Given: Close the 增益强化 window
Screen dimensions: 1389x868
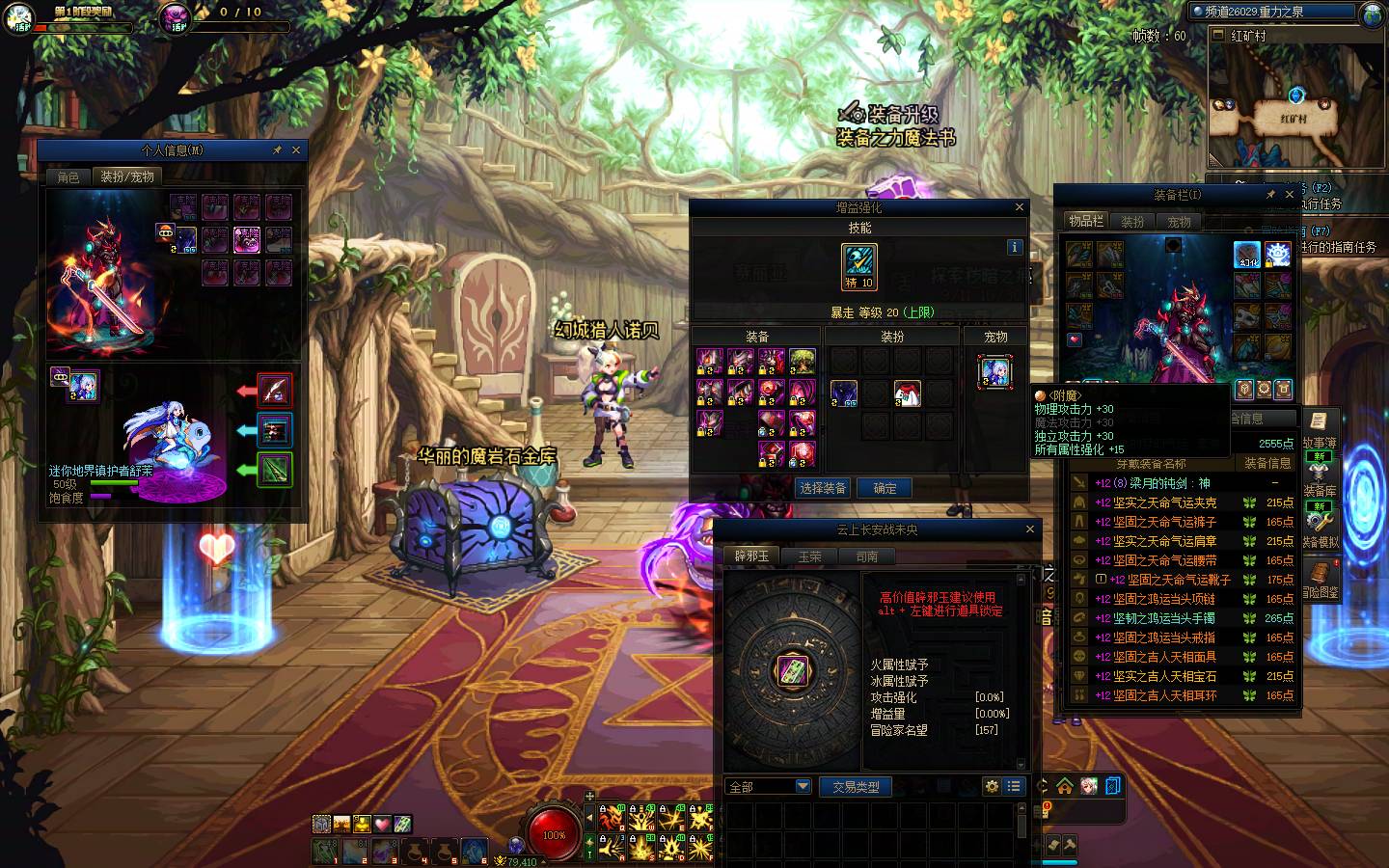Looking at the screenshot, I should coord(1020,207).
